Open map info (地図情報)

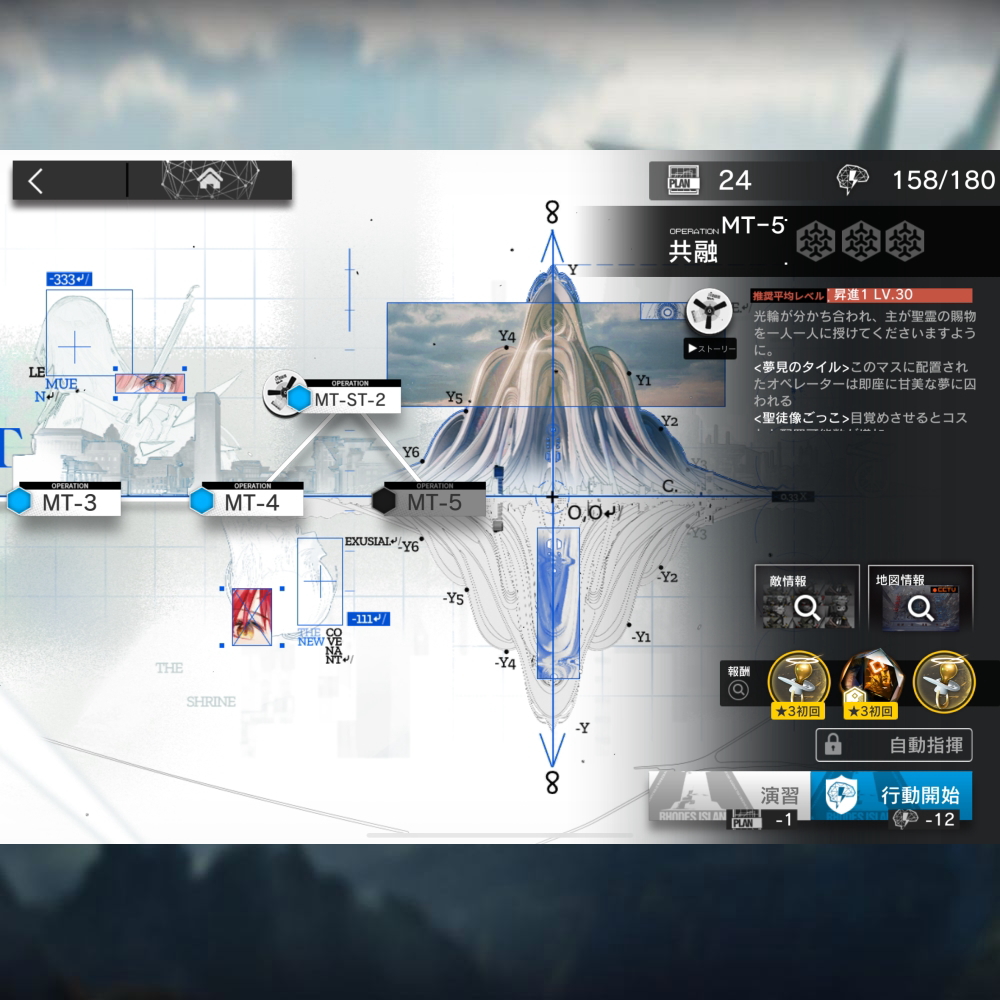point(920,598)
